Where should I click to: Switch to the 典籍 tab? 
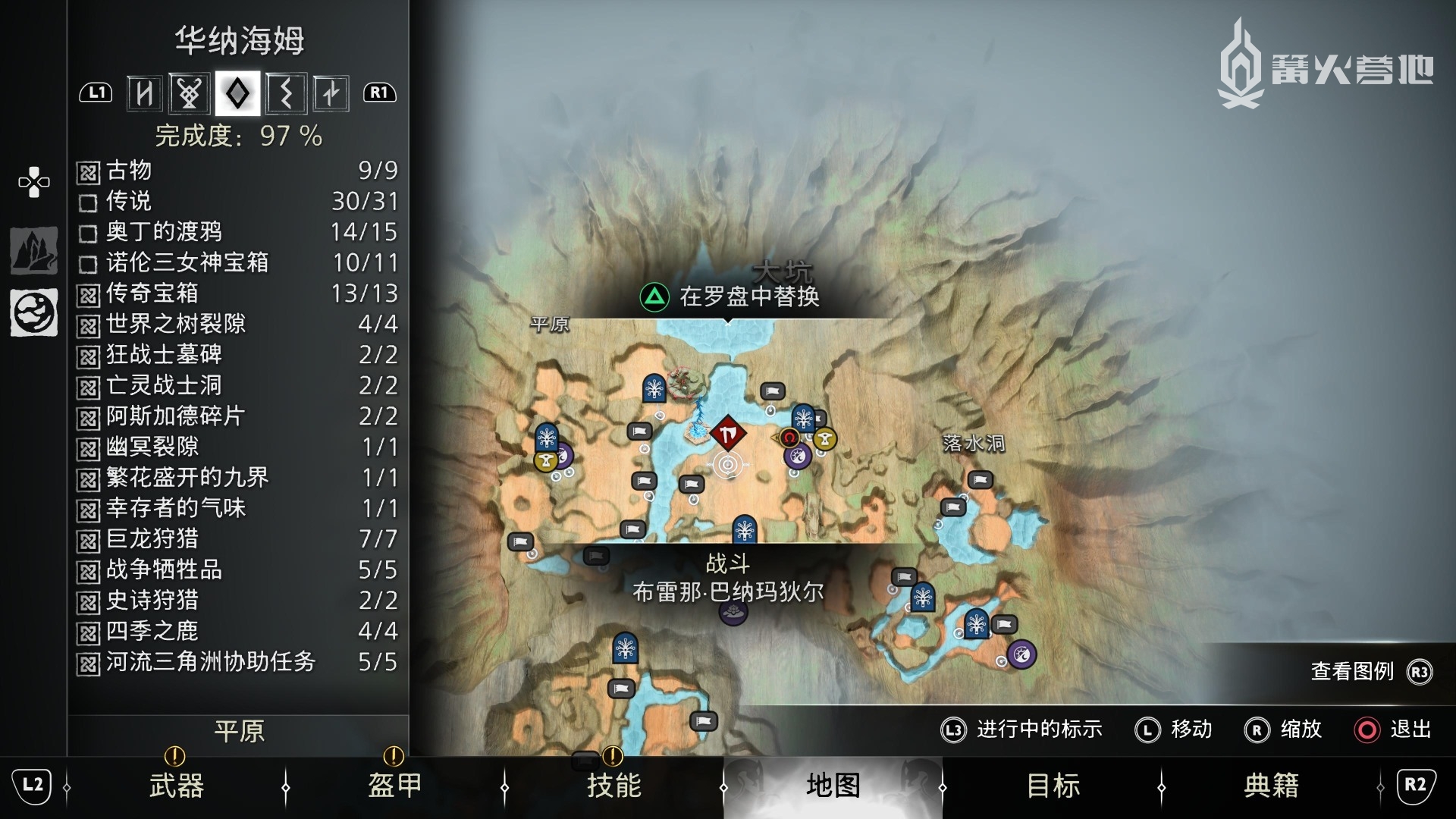(1271, 785)
